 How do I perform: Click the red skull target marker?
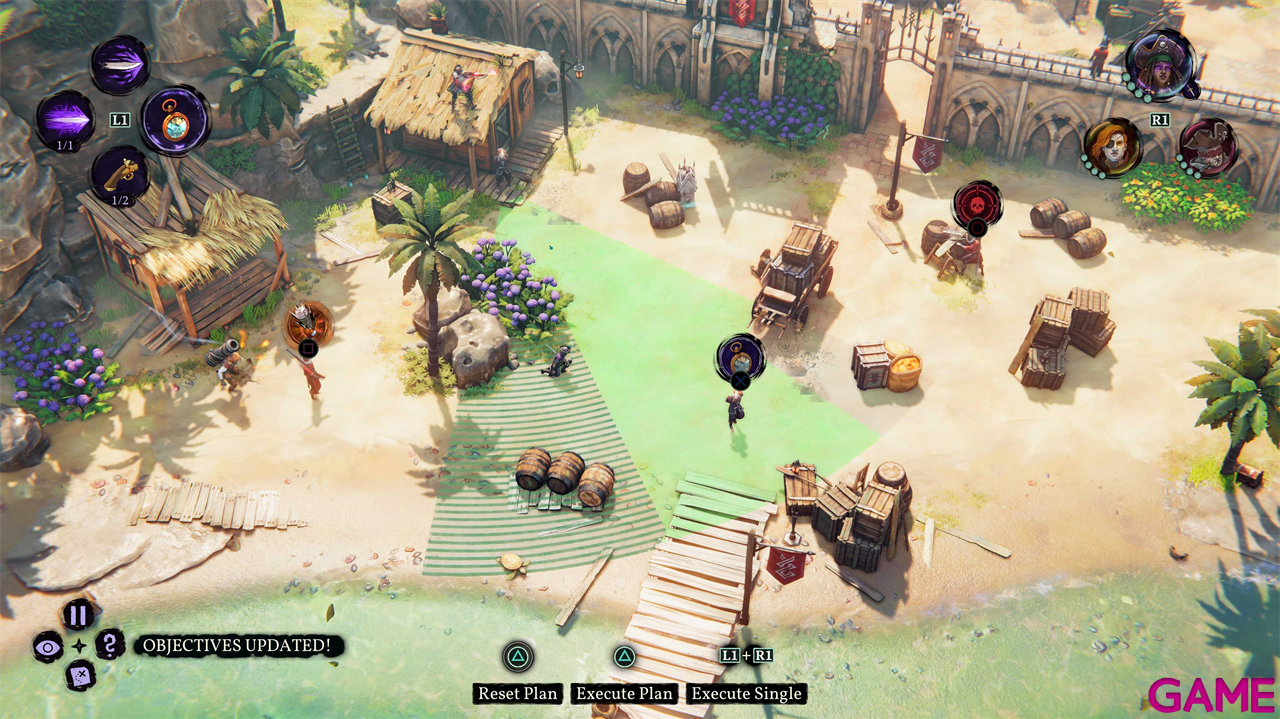click(x=977, y=204)
